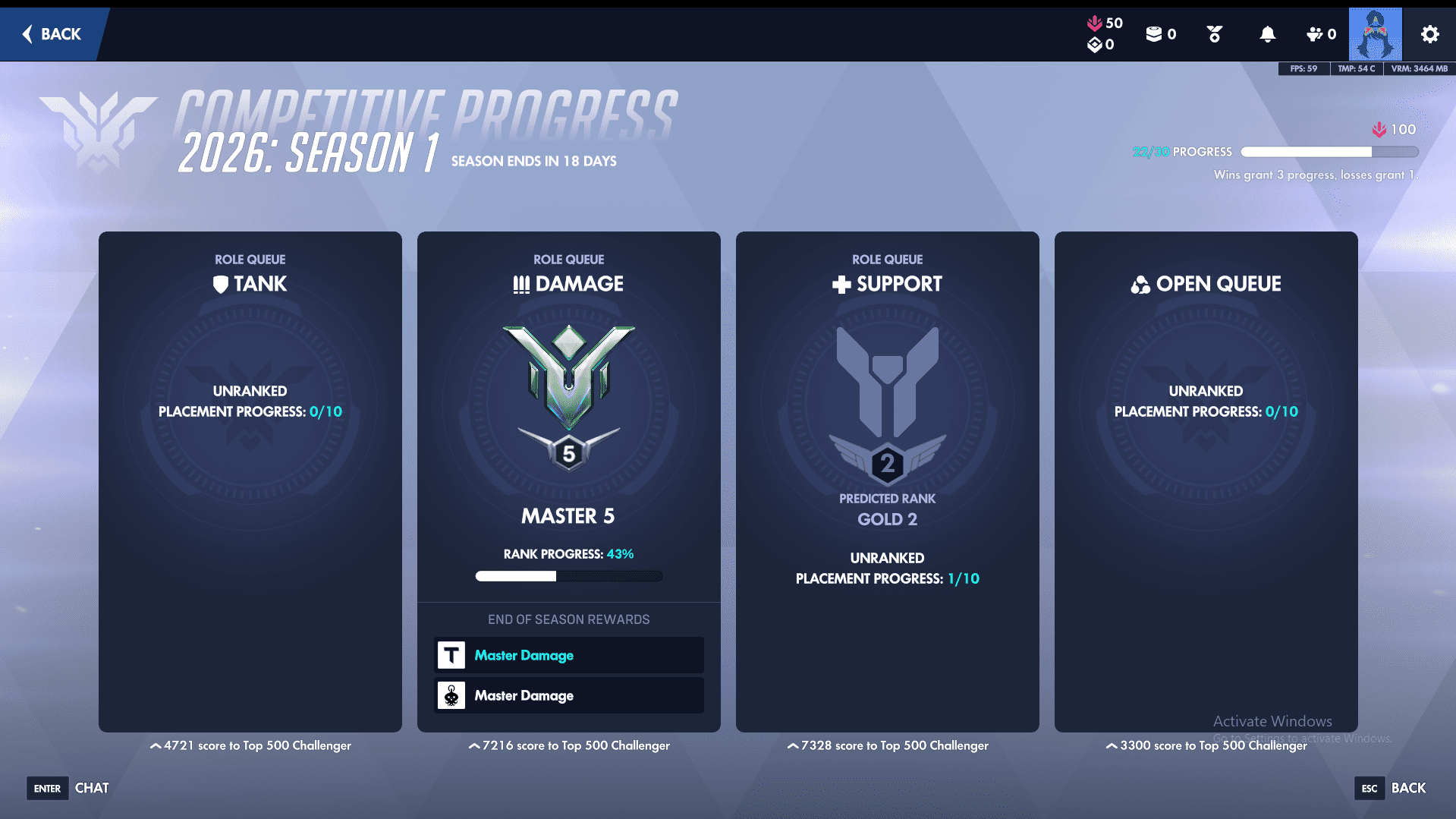Image resolution: width=1456 pixels, height=819 pixels.
Task: Click the pink competitive points icon
Action: click(1095, 23)
